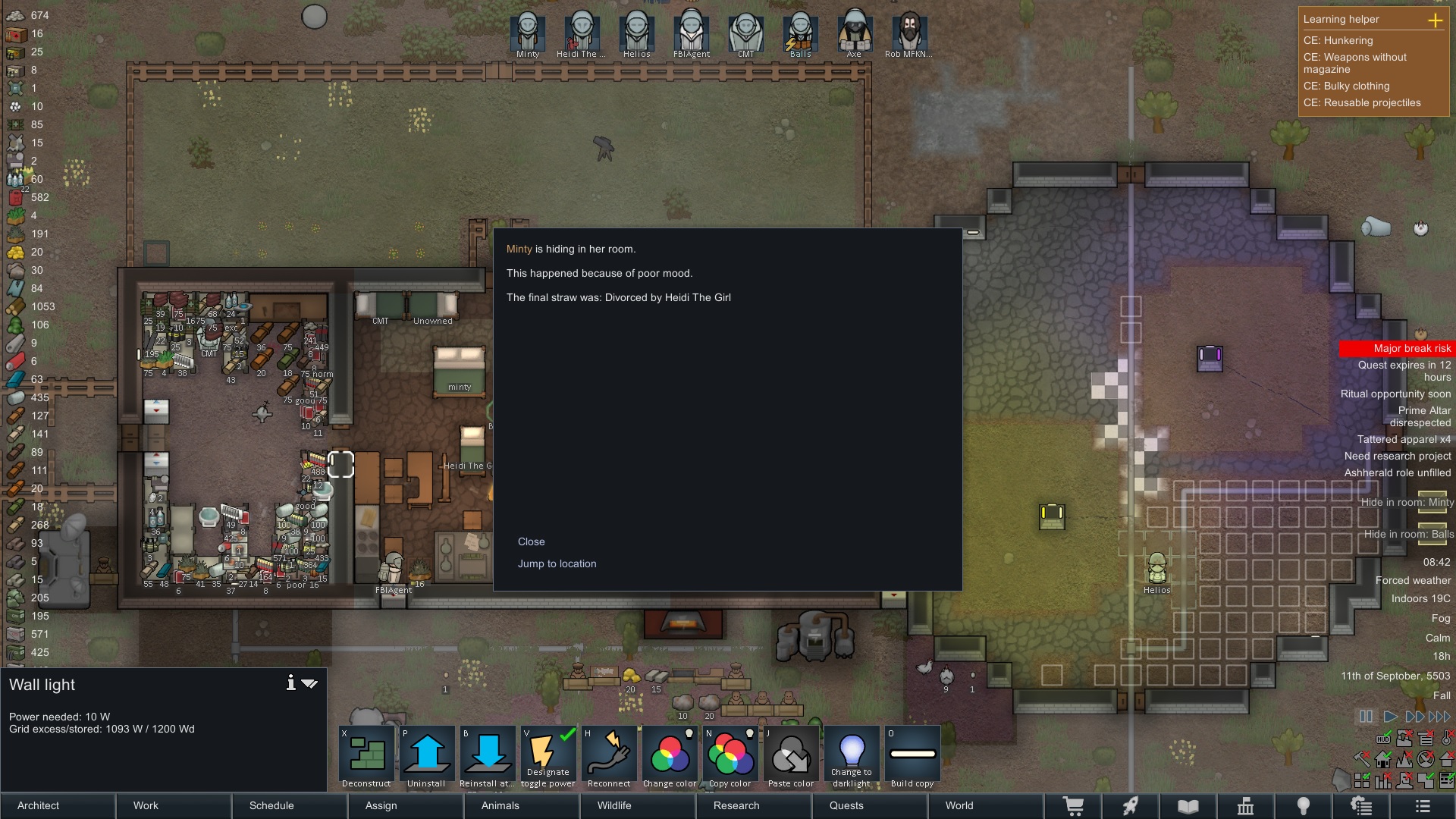
Task: Open factions via the bank building icon
Action: (x=1247, y=806)
